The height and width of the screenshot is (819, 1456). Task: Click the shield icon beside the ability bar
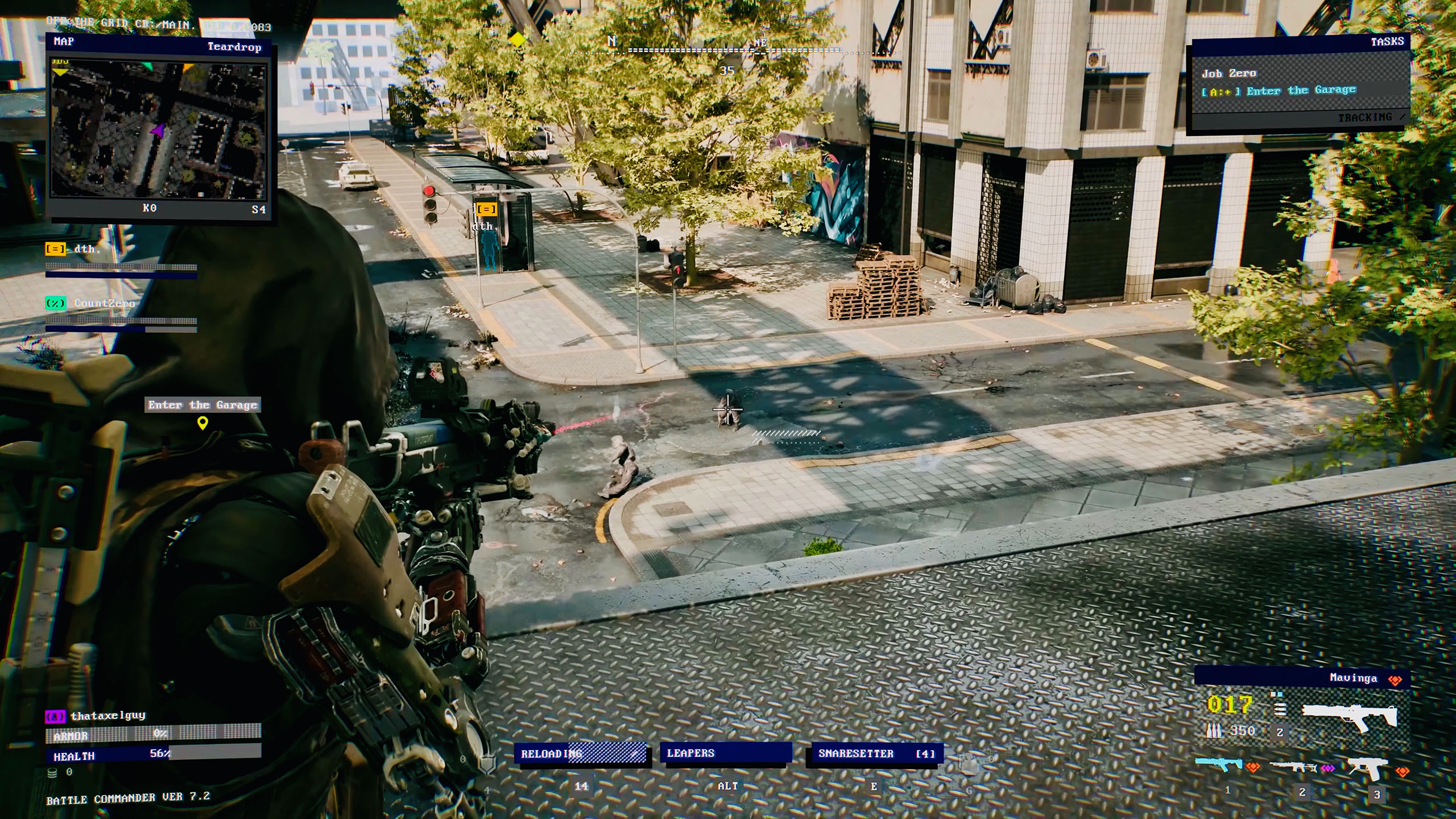point(487,765)
